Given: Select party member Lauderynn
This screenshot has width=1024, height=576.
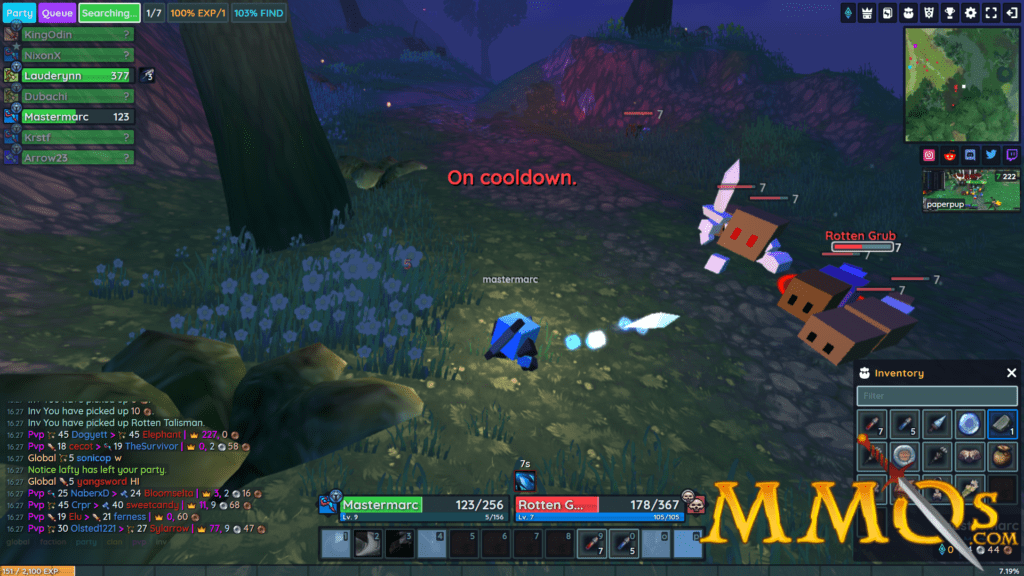Looking at the screenshot, I should 78,75.
